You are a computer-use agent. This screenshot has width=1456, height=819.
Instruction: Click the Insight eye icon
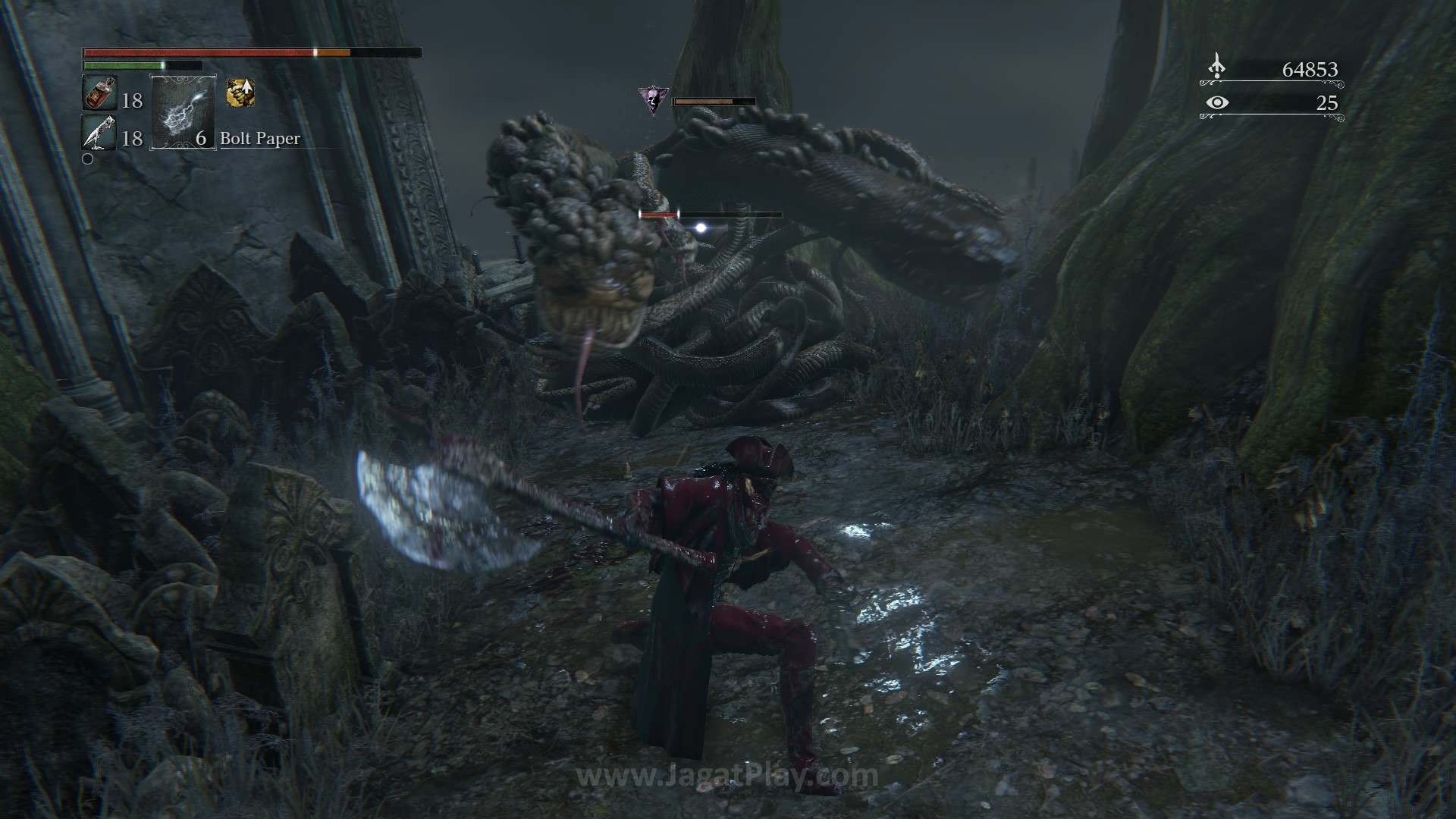pyautogui.click(x=1216, y=102)
